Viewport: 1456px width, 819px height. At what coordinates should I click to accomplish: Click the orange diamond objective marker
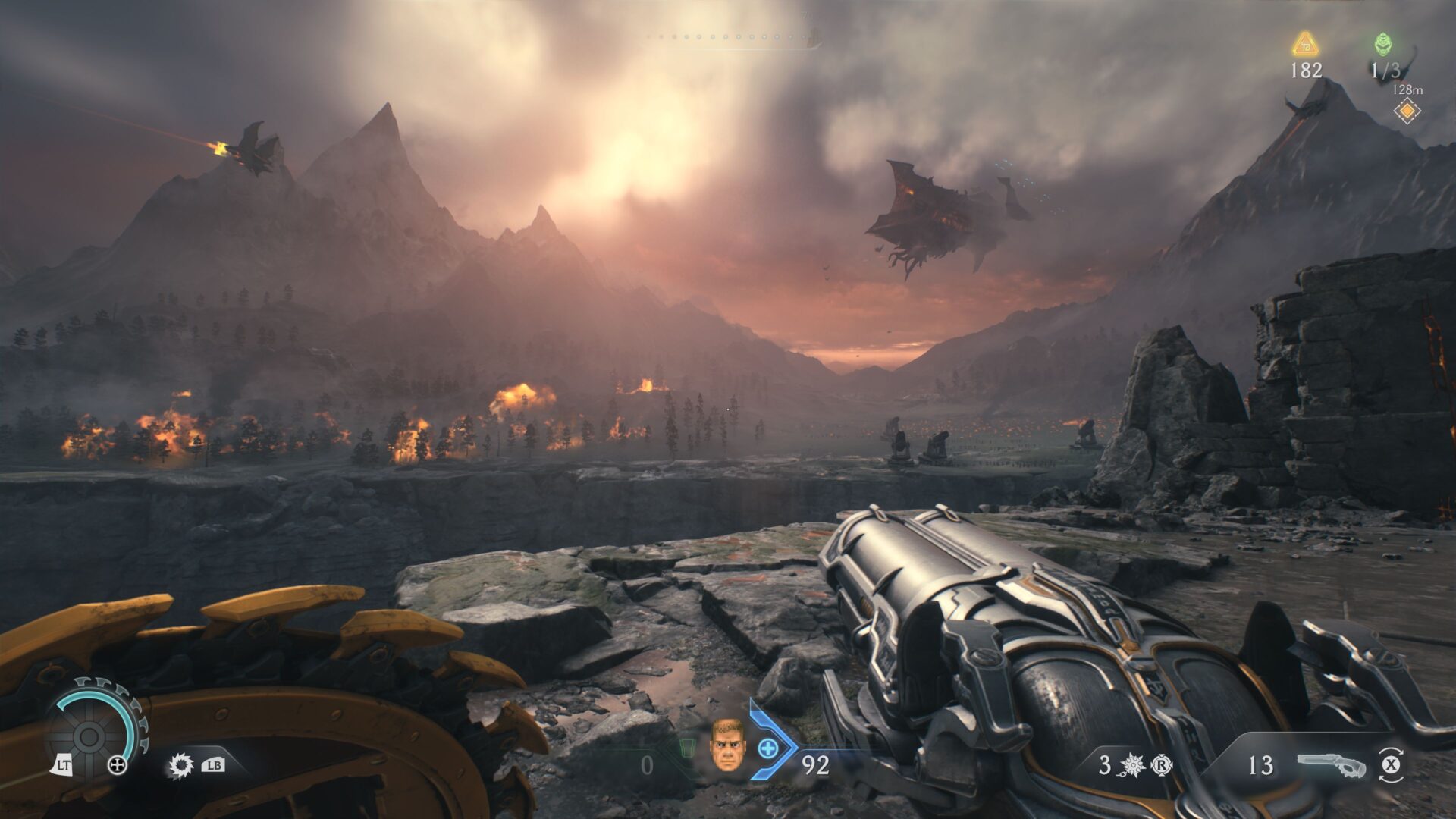coord(1407,111)
